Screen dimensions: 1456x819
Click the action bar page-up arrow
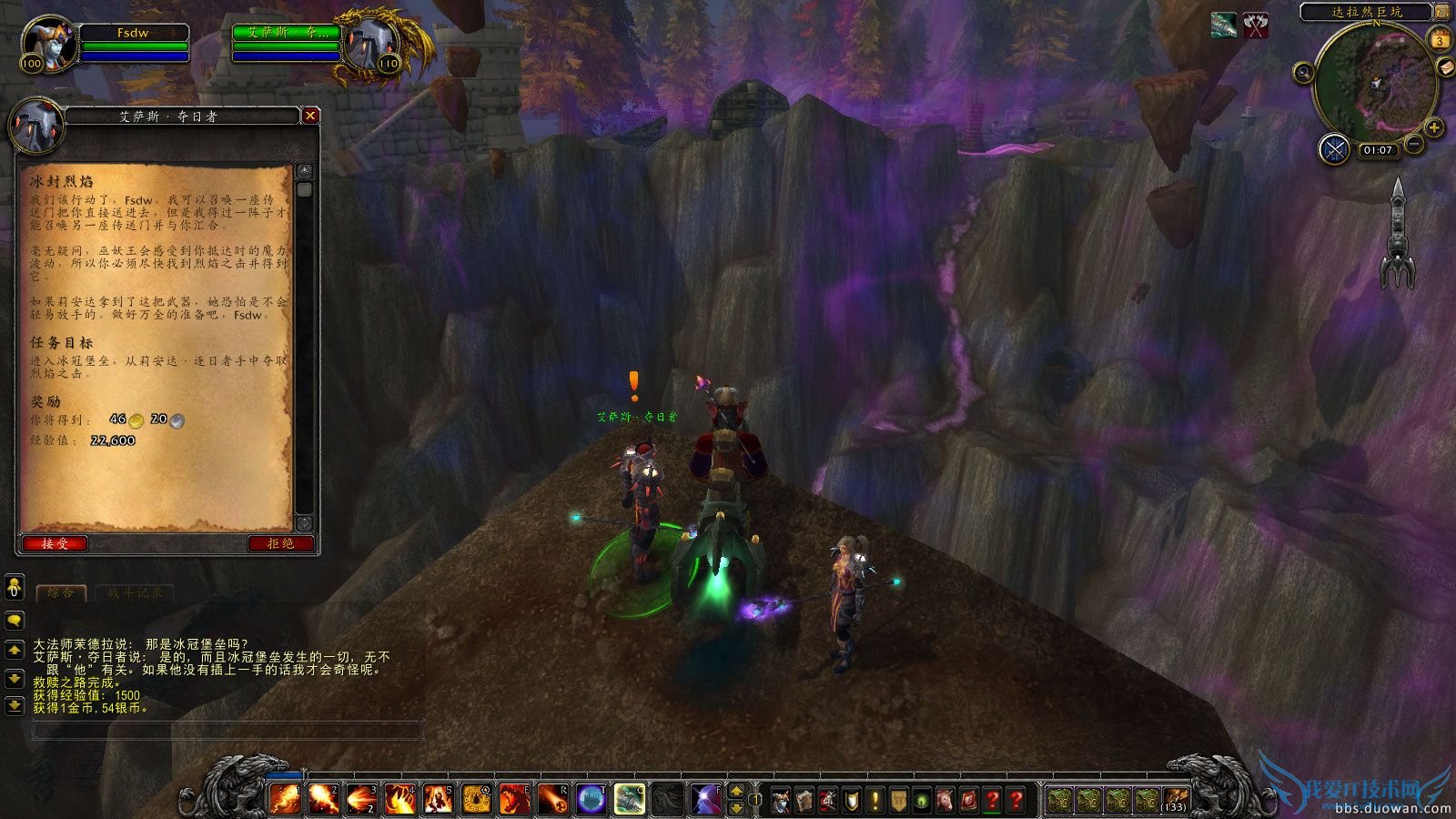pyautogui.click(x=736, y=791)
